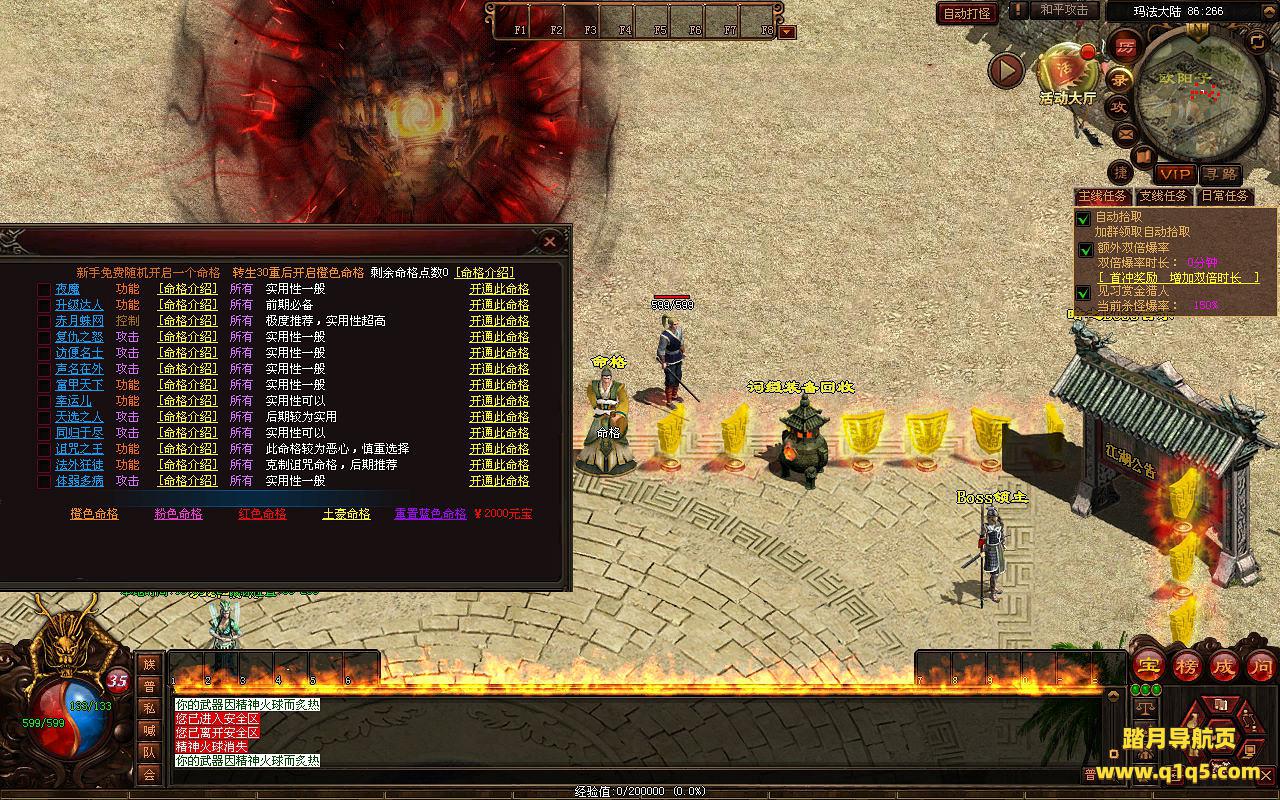Unlock the 升级达人 destiny via 开通此命格
This screenshot has width=1280, height=800.
499,305
